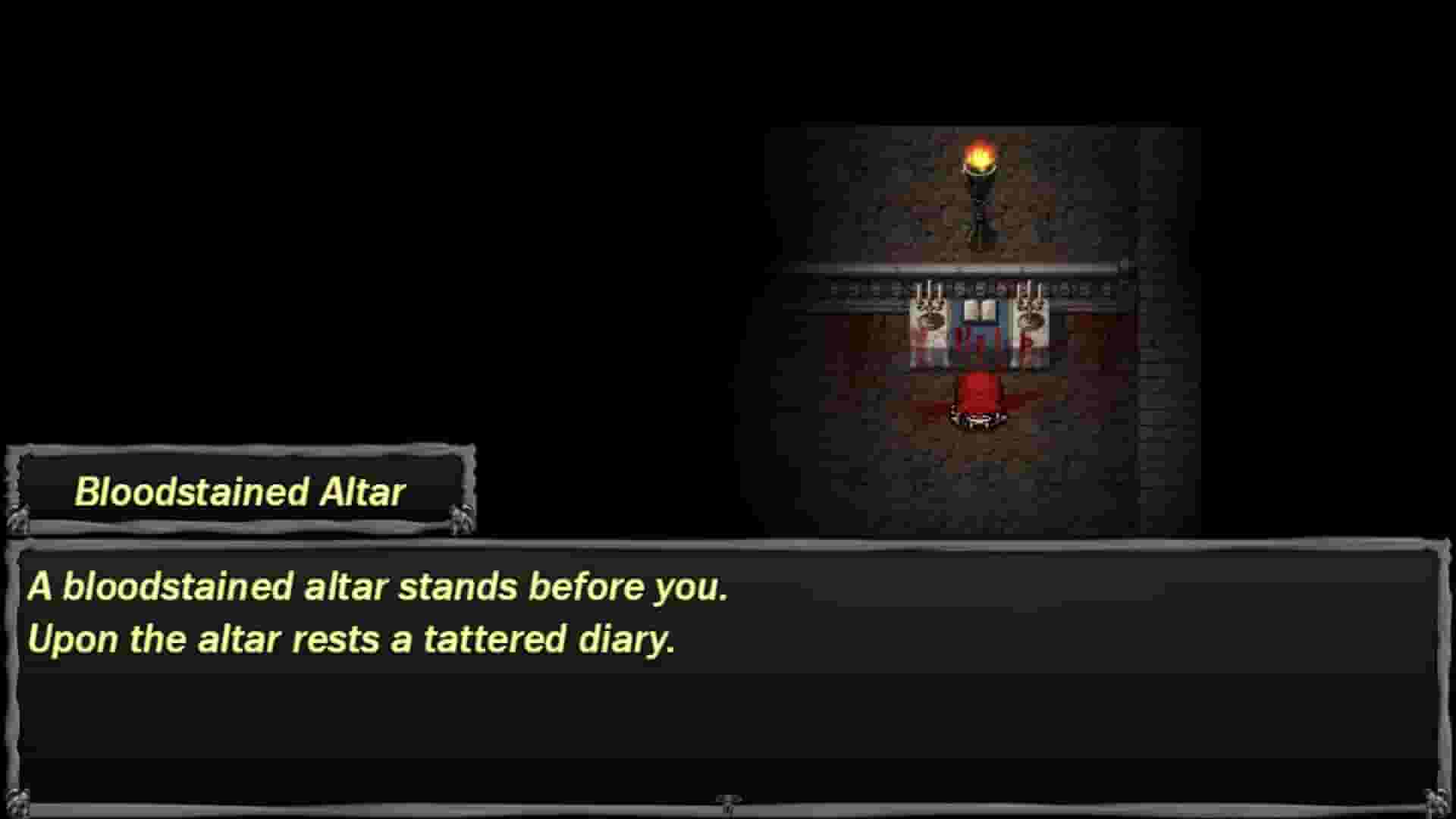
Task: Click the blue altar cloth beneath the diary
Action: click(x=978, y=330)
